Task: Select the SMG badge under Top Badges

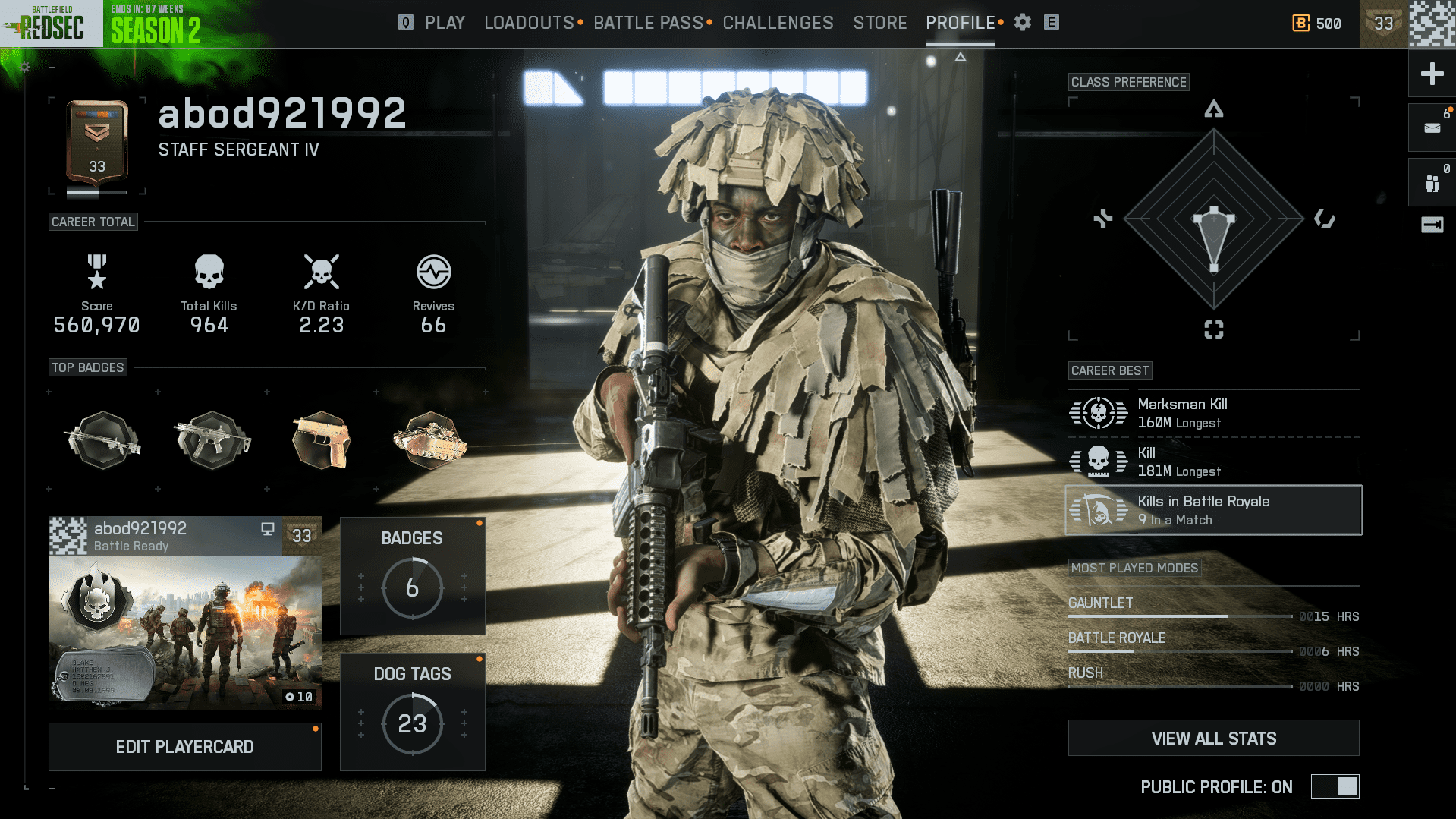Action: (x=212, y=440)
